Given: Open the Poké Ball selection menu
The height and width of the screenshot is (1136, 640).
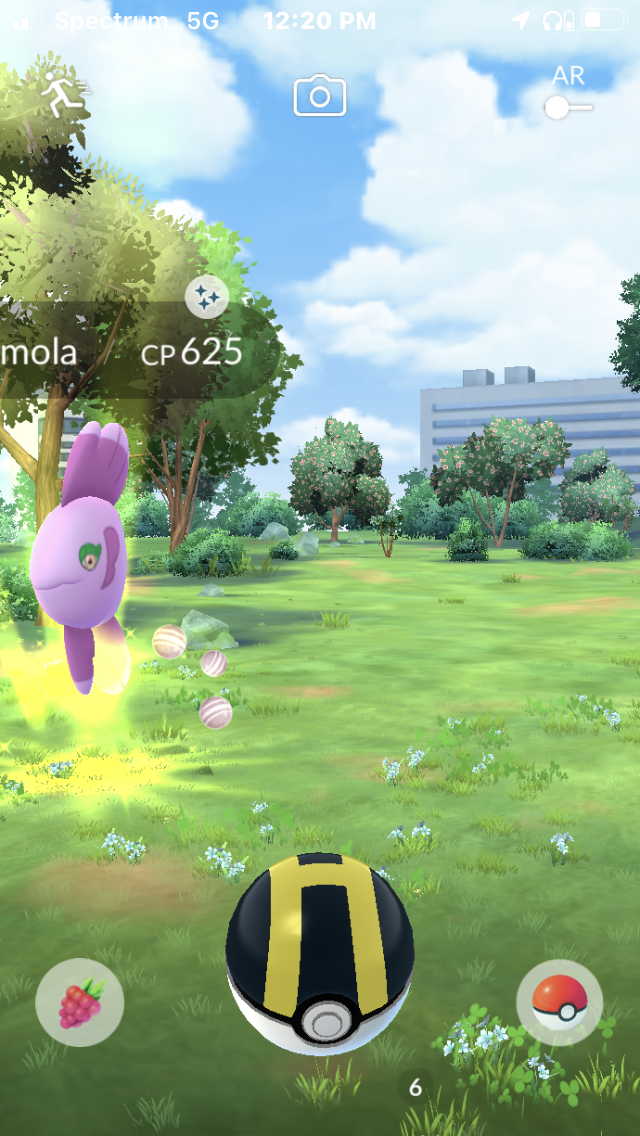Looking at the screenshot, I should 559,1002.
